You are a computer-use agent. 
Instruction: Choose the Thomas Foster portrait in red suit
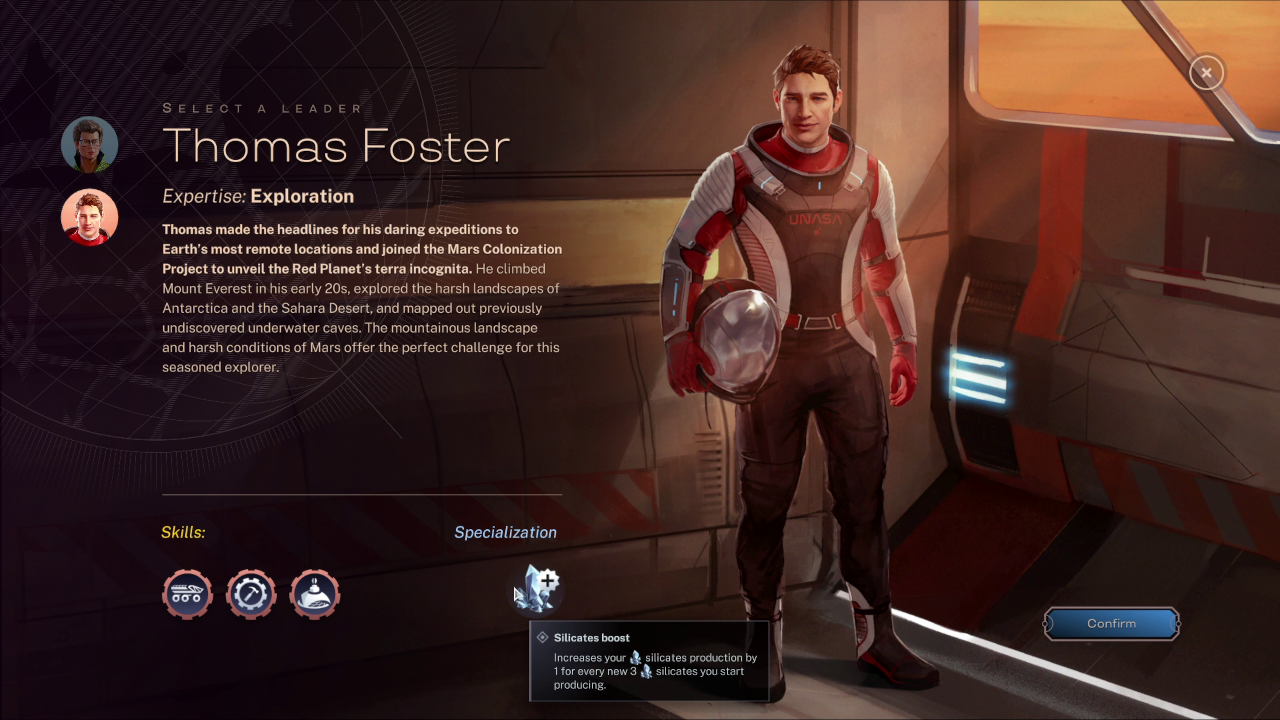click(x=89, y=217)
